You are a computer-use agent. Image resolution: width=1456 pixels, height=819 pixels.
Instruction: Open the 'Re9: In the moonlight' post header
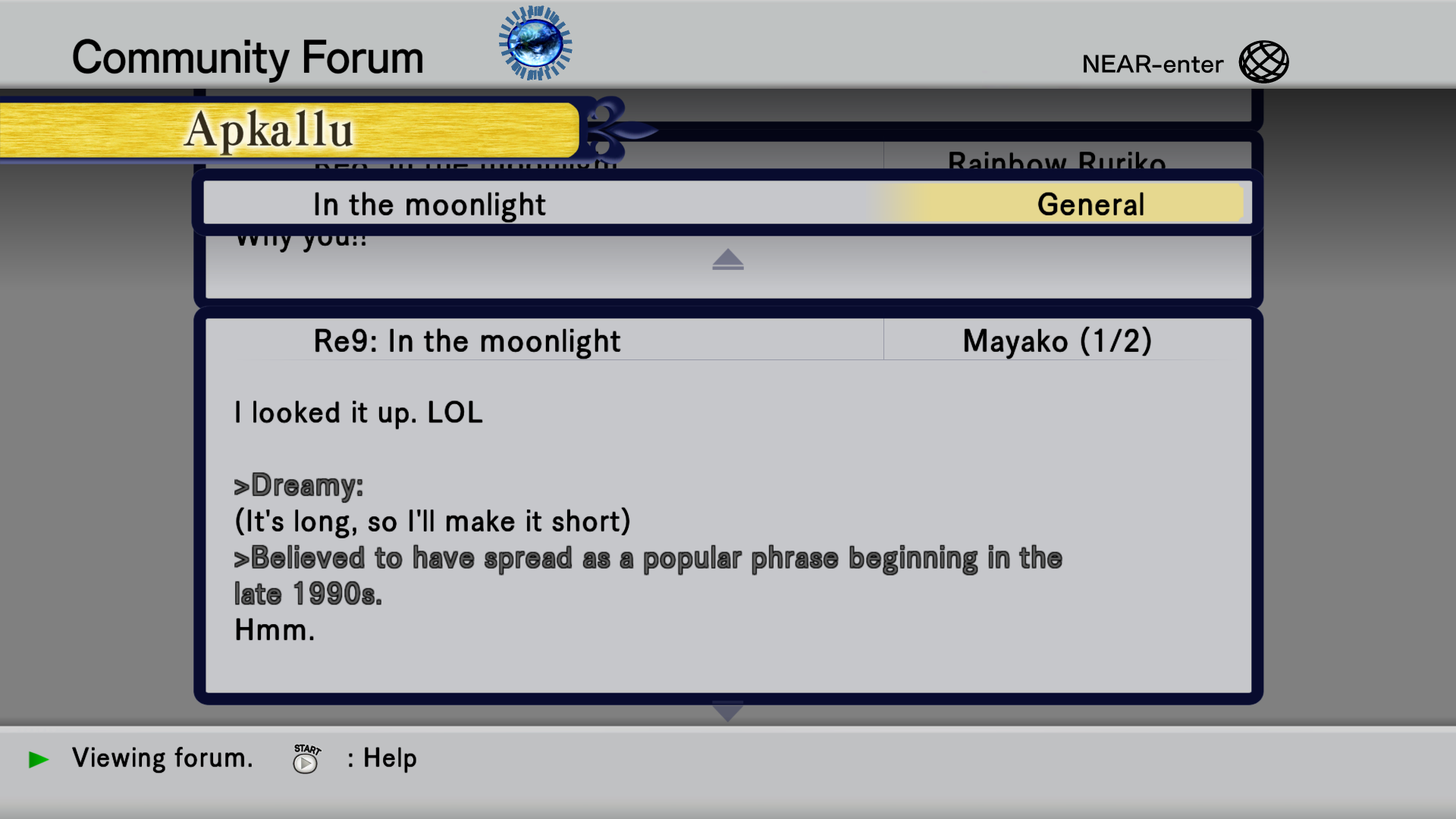[467, 341]
